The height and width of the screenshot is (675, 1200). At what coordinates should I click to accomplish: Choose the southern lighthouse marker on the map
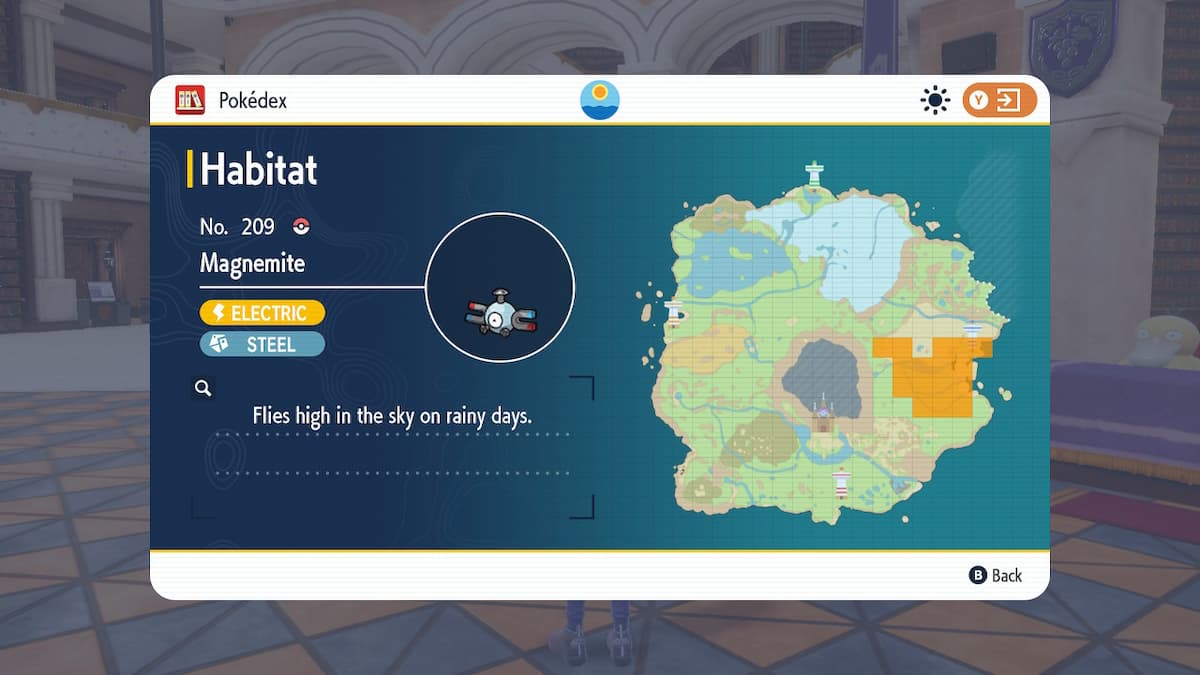point(841,483)
